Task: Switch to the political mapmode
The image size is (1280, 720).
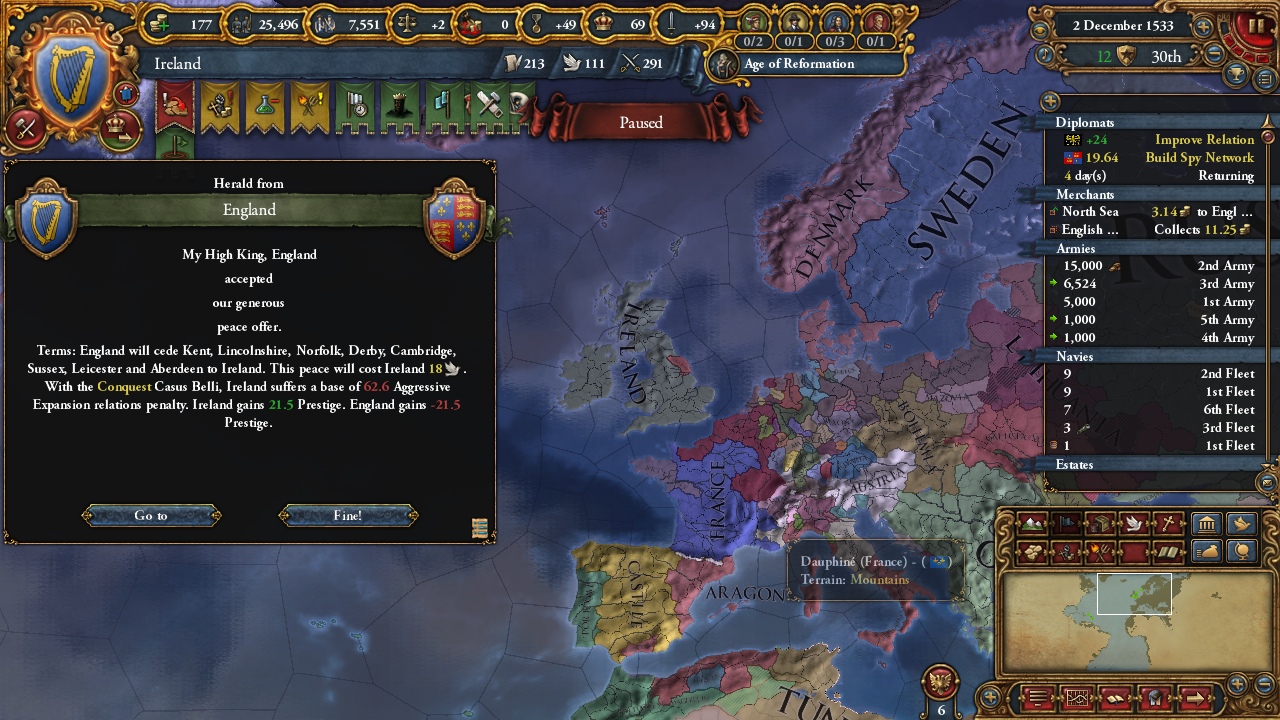Action: pyautogui.click(x=1066, y=524)
